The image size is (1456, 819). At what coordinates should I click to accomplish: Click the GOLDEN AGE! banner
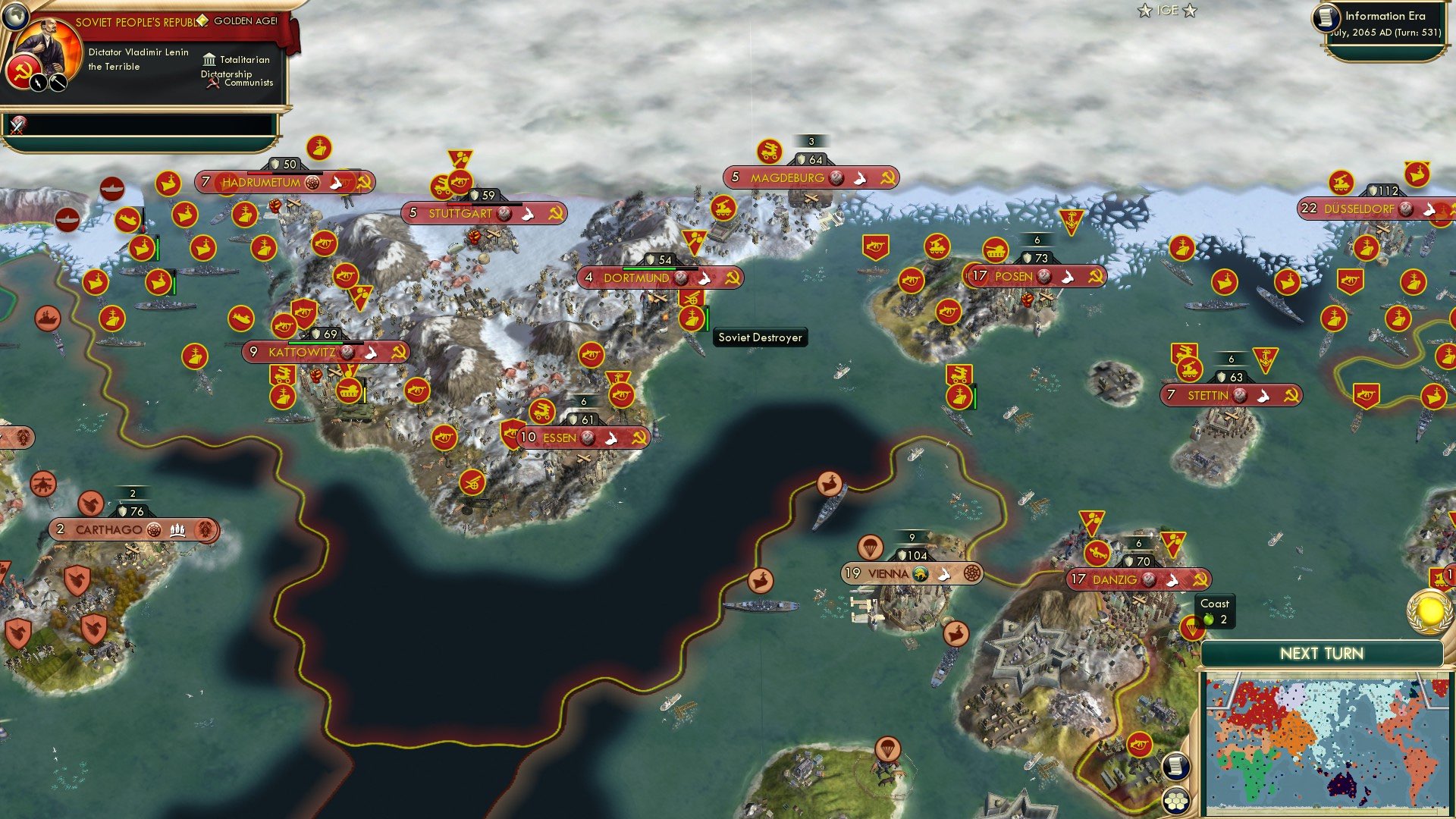[x=246, y=21]
